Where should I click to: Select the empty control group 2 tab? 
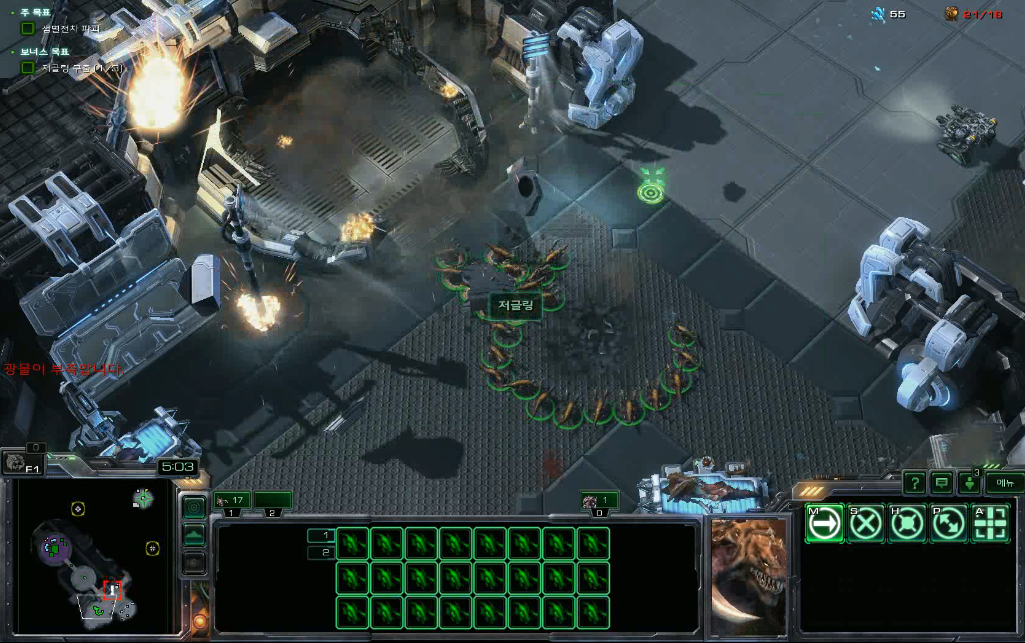pos(272,500)
